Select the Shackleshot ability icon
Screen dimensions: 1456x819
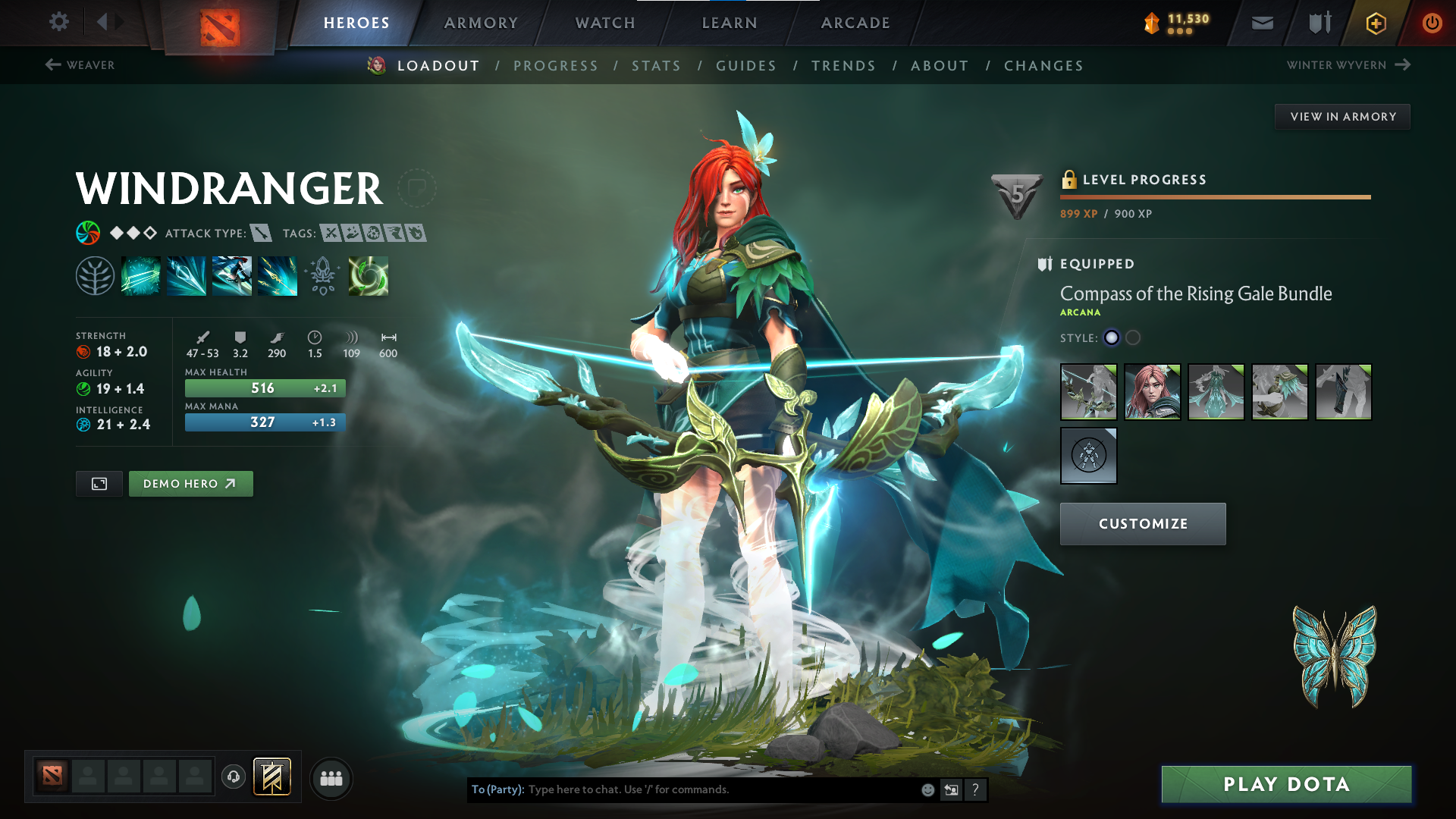point(141,275)
